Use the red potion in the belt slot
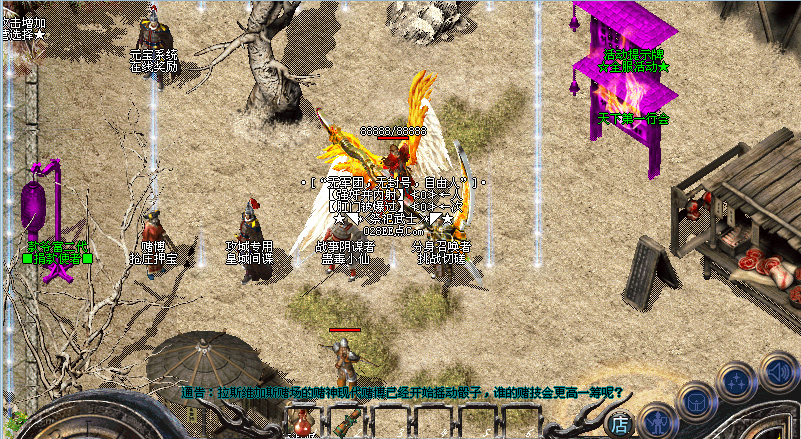The width and height of the screenshot is (801, 439). (x=301, y=424)
